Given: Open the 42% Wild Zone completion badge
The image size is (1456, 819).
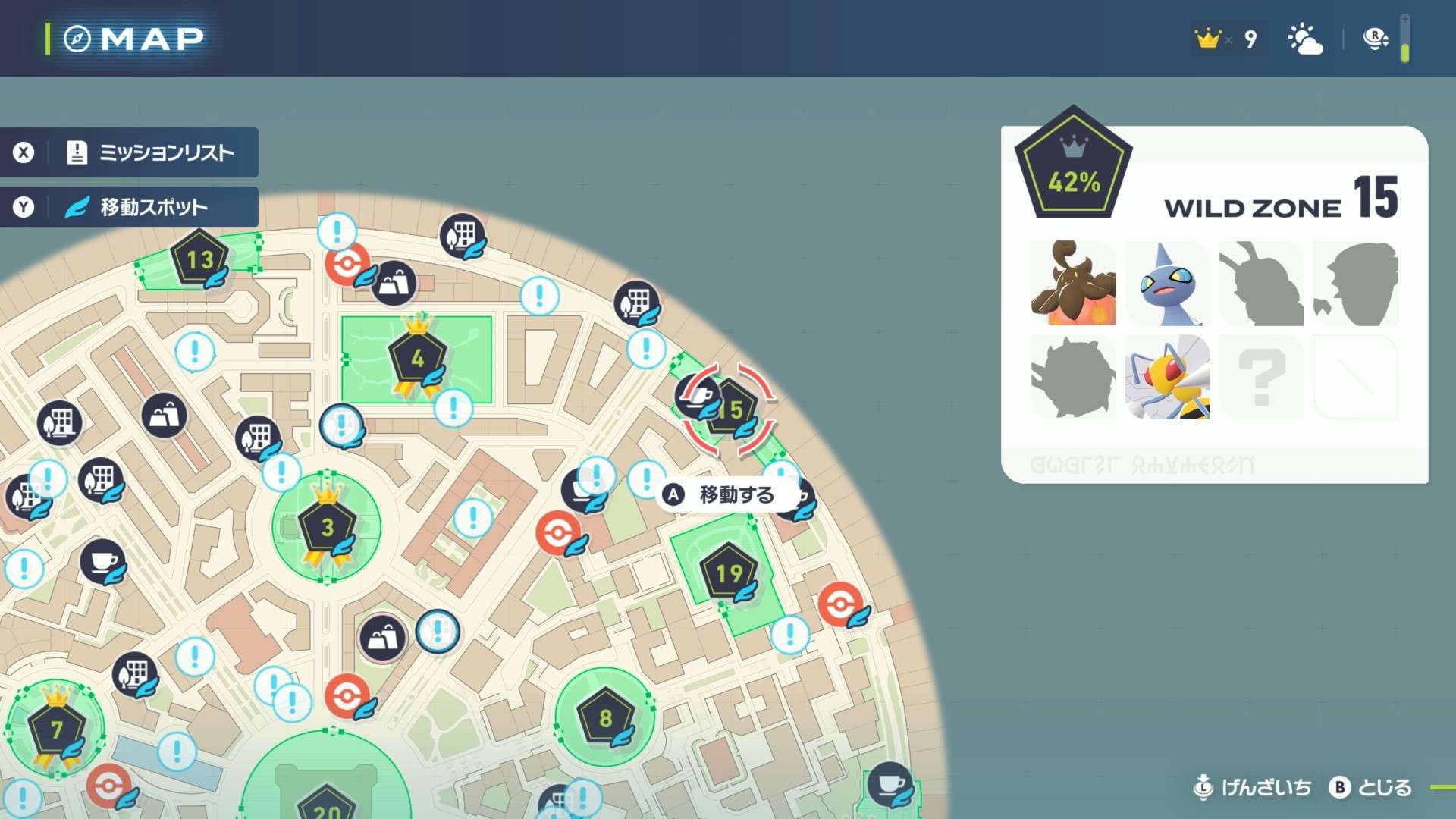Looking at the screenshot, I should pos(1073,167).
